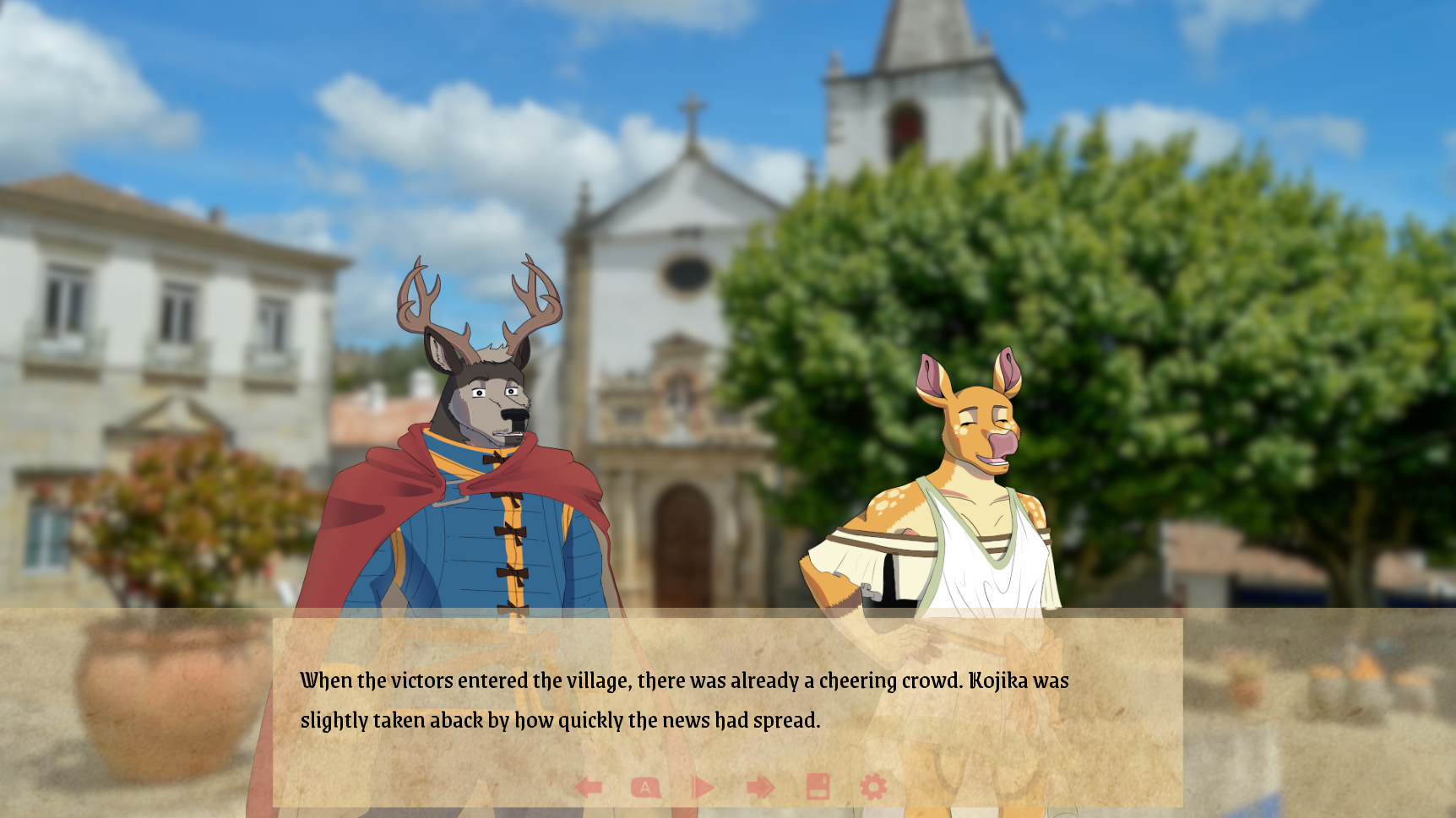
Task: Open settings via the gear icon
Action: click(872, 786)
